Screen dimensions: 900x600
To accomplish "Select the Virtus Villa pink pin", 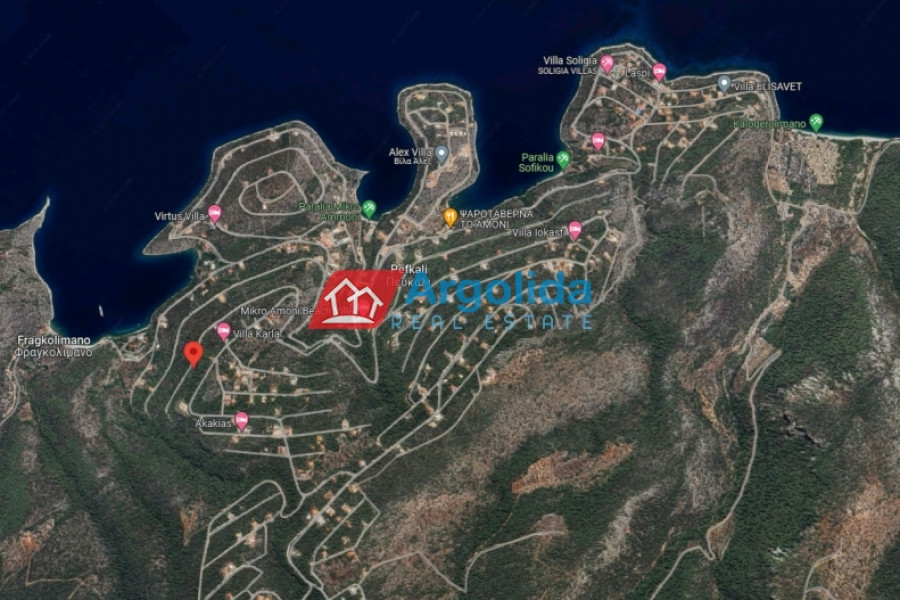I will (214, 213).
